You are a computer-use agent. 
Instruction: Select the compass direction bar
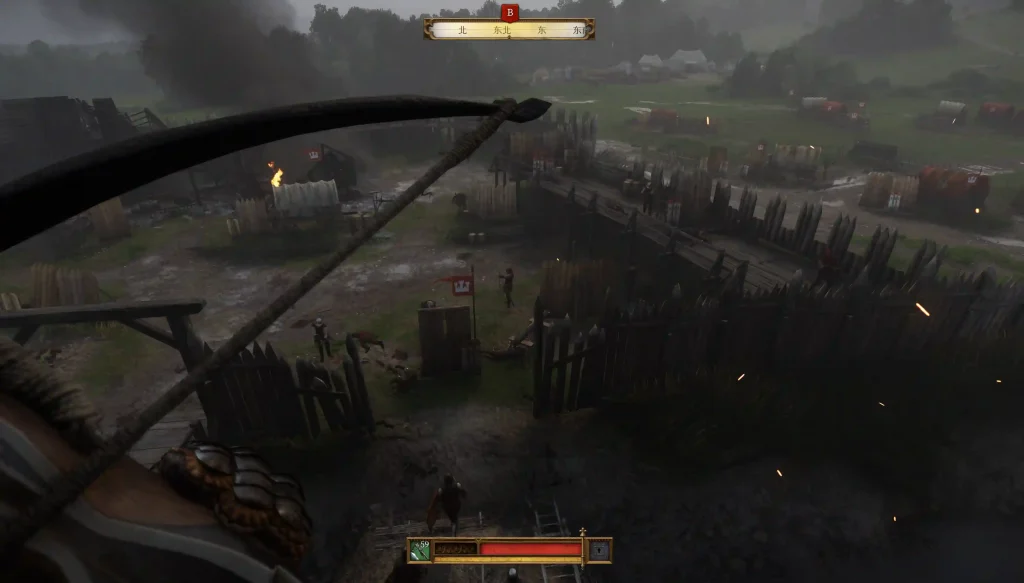(x=509, y=30)
